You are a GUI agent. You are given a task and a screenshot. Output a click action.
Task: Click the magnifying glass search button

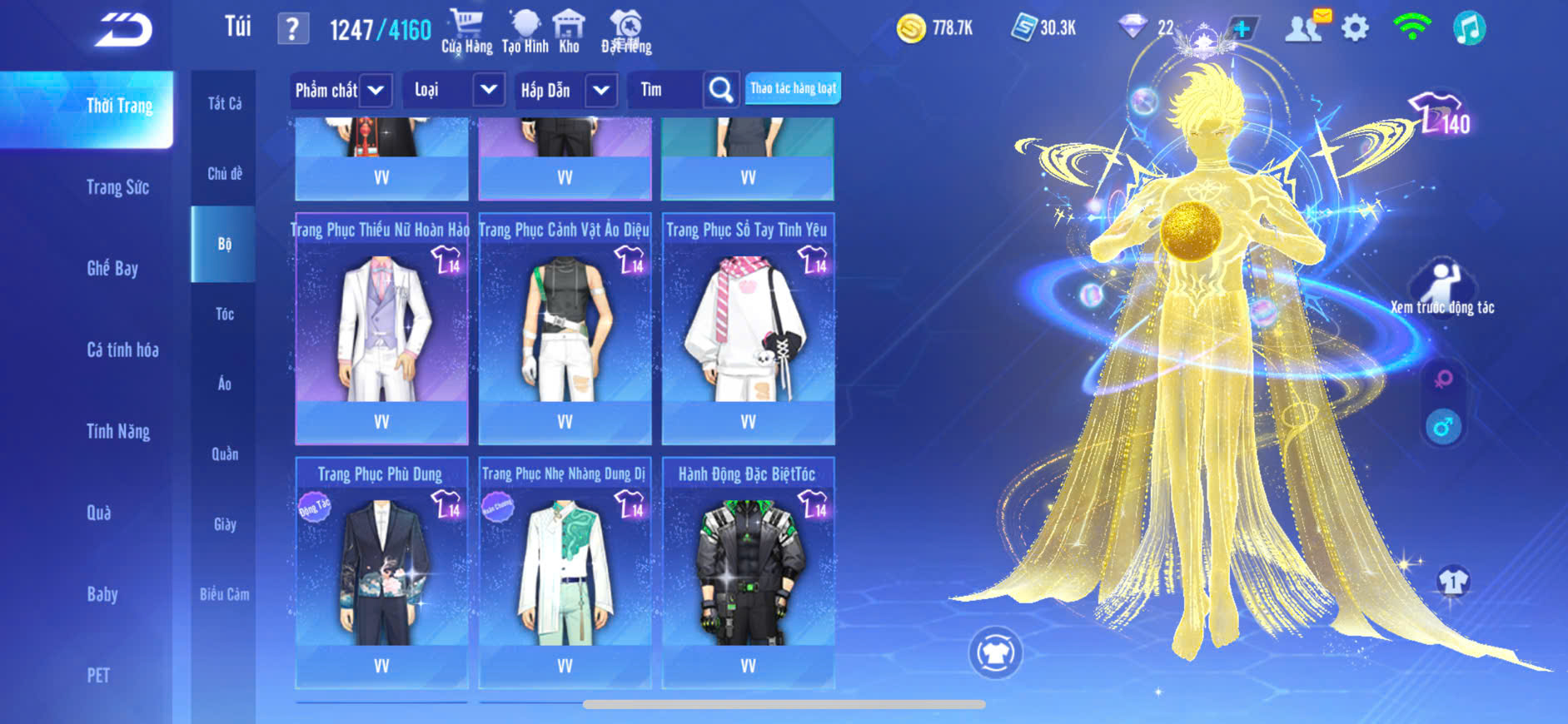pyautogui.click(x=721, y=90)
